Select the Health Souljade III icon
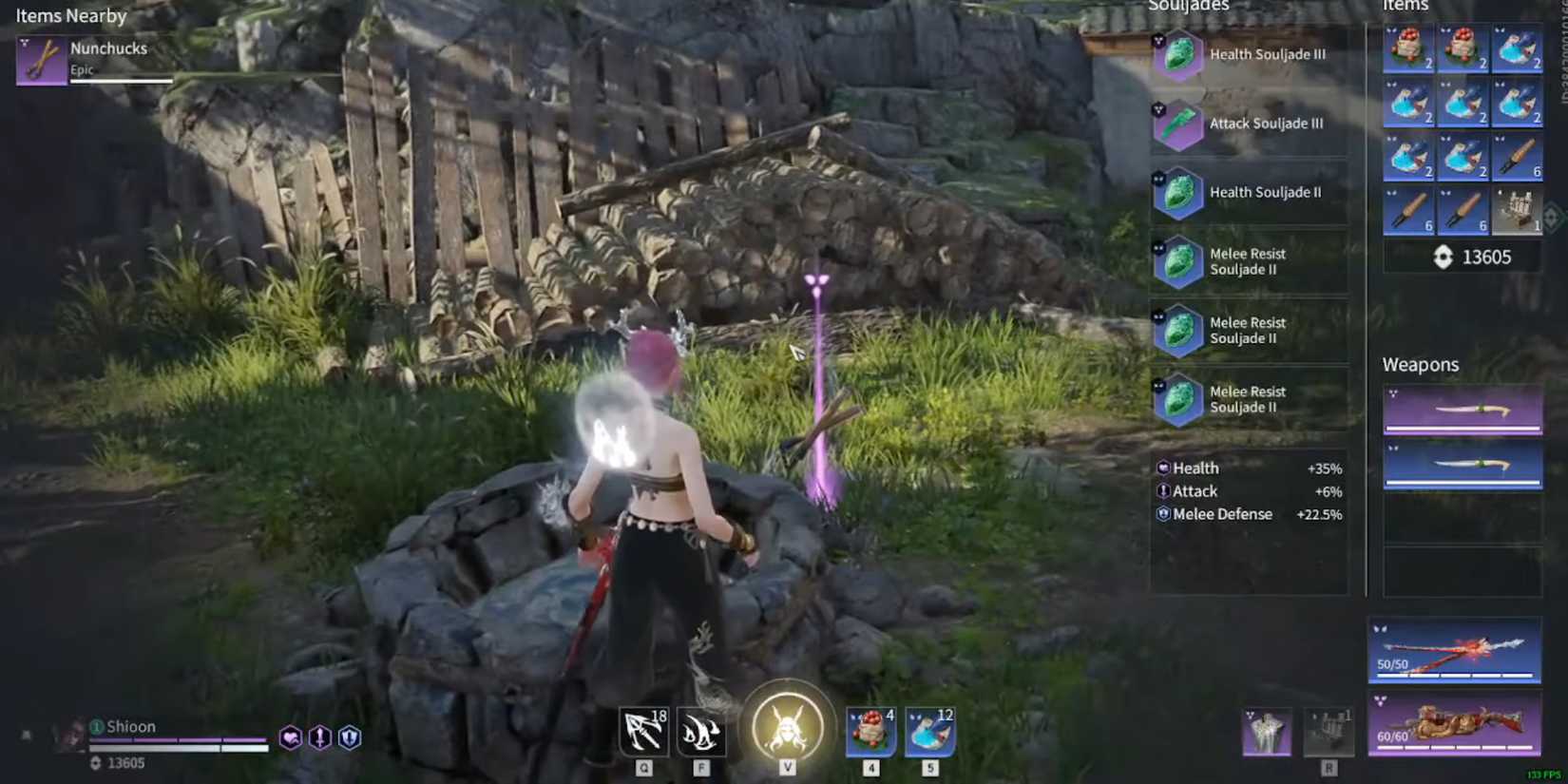The height and width of the screenshot is (784, 1568). coord(1178,54)
